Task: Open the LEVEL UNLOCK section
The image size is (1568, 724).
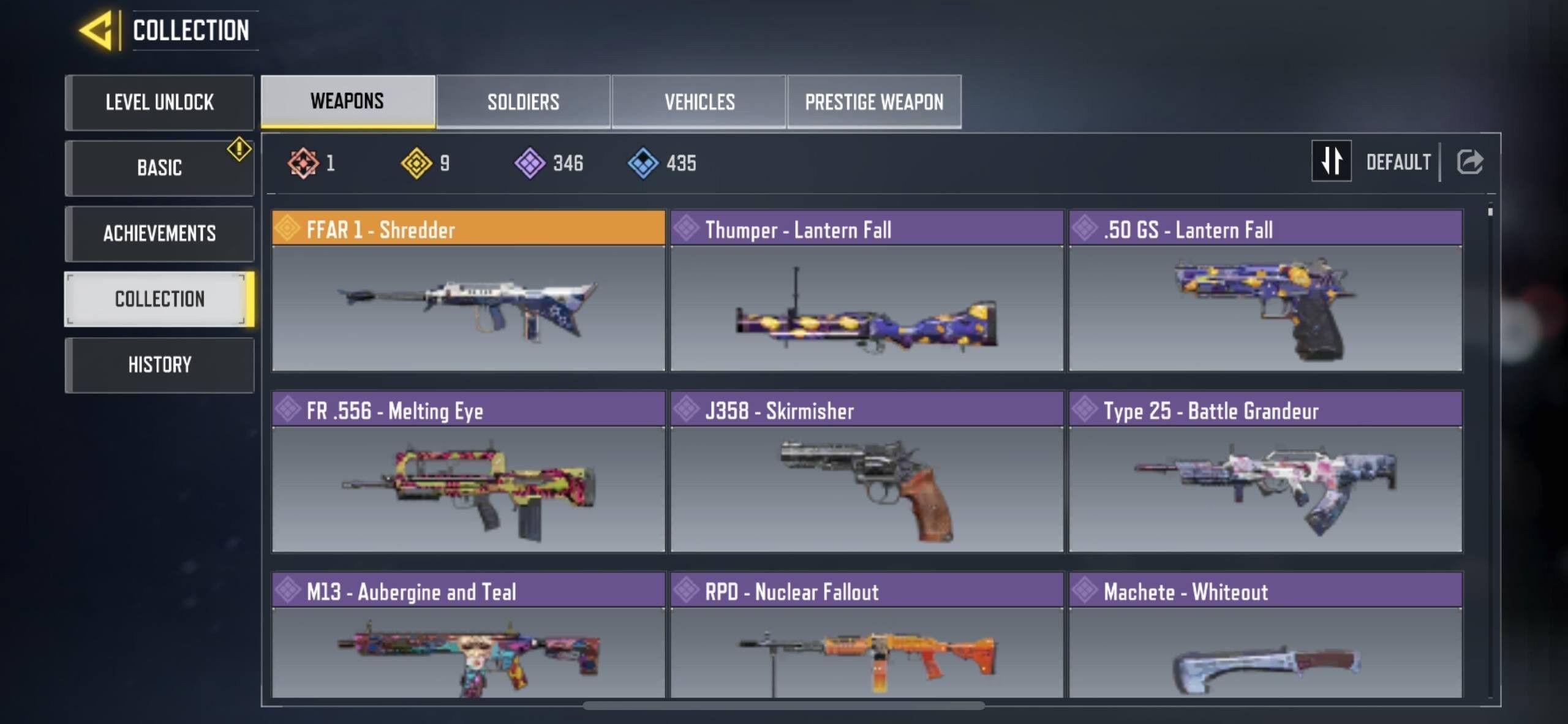Action: [x=160, y=102]
